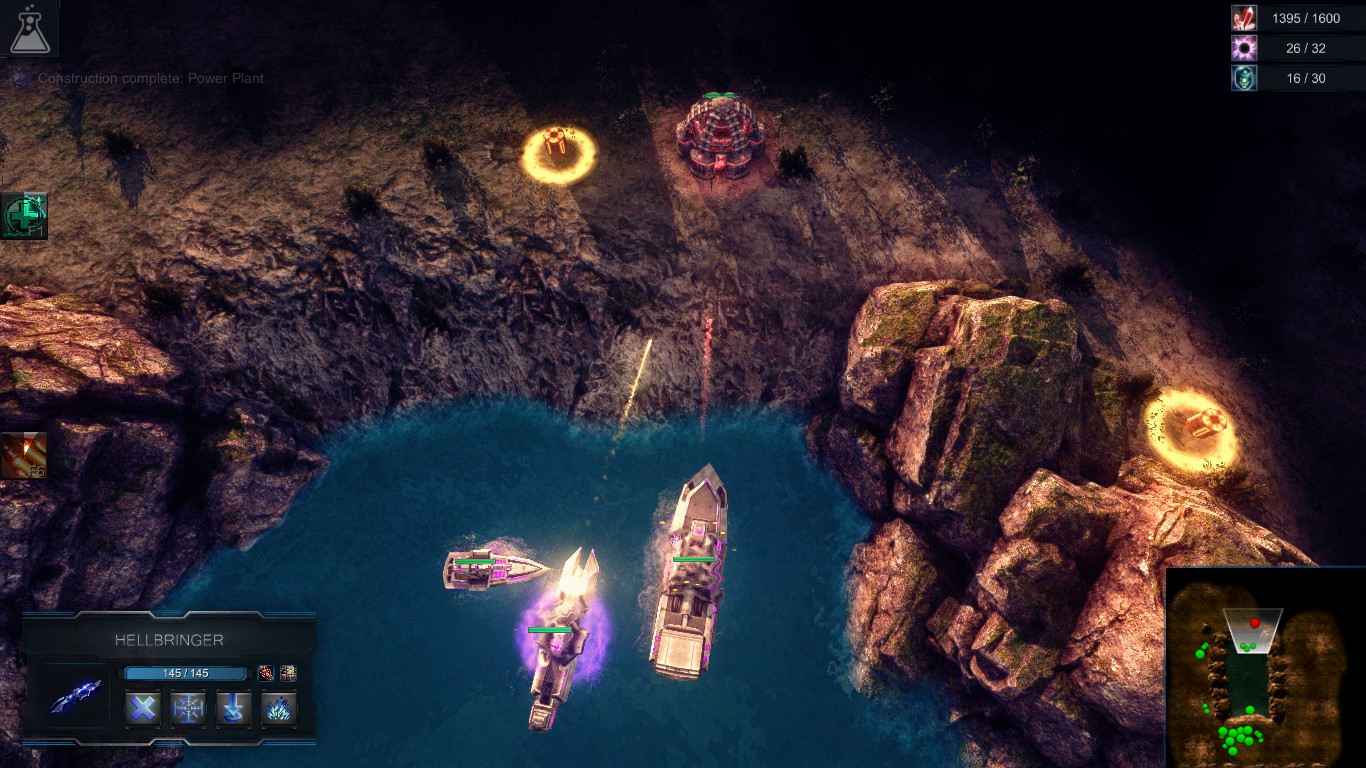Select the converging arrows crosshair command
The image size is (1366, 768).
click(188, 709)
